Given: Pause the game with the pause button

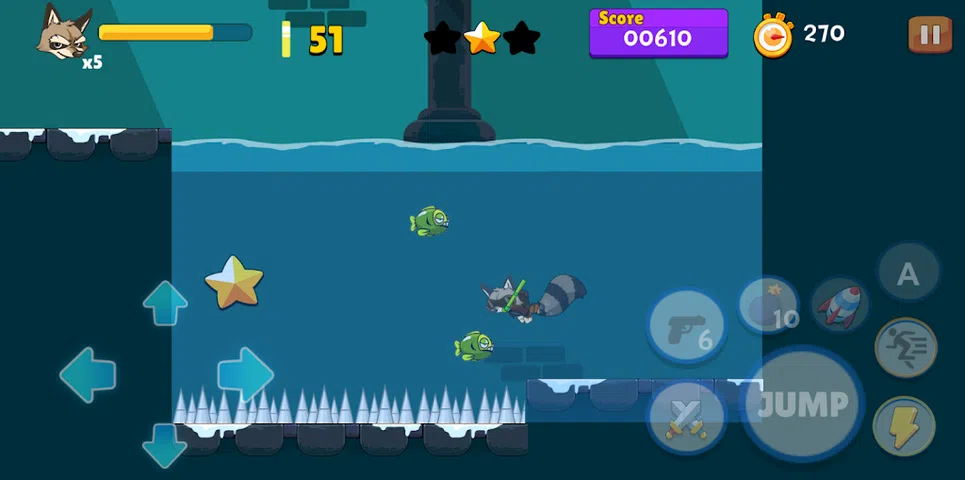Looking at the screenshot, I should [x=929, y=35].
